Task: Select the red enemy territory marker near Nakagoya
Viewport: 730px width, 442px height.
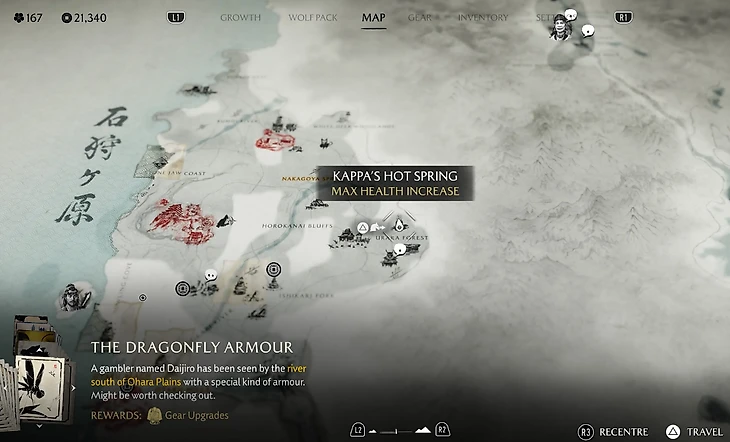Action: (x=275, y=138)
